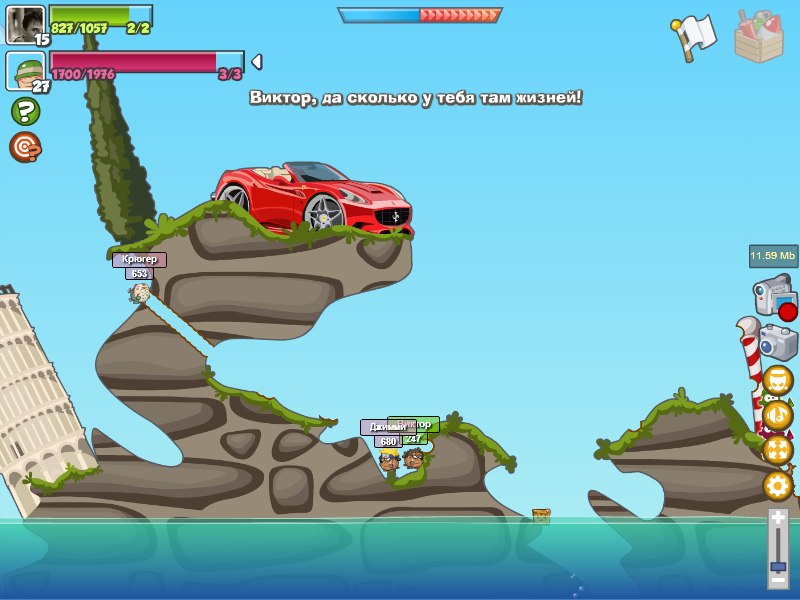Collapse the team panel with the white arrow
800x600 pixels.
[x=256, y=62]
